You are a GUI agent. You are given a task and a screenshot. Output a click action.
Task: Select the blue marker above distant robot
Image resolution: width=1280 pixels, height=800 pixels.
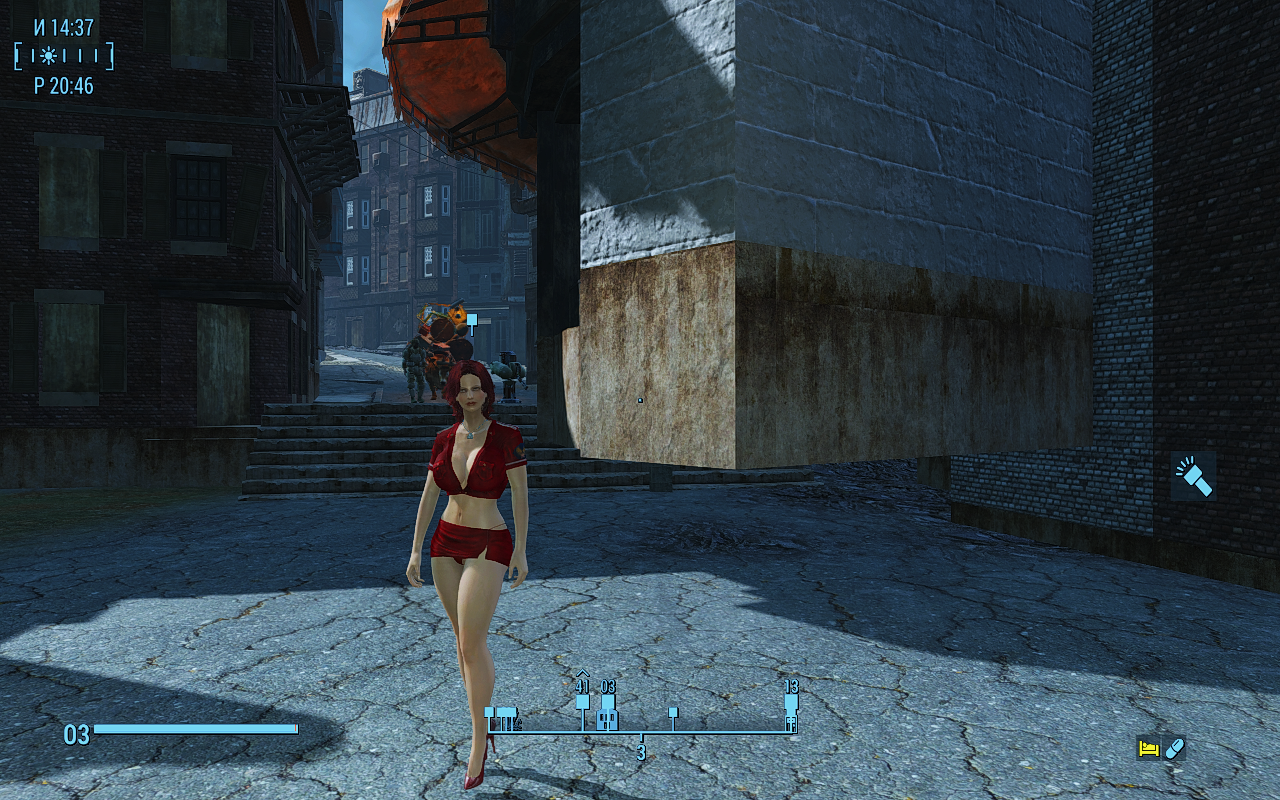click(x=471, y=320)
